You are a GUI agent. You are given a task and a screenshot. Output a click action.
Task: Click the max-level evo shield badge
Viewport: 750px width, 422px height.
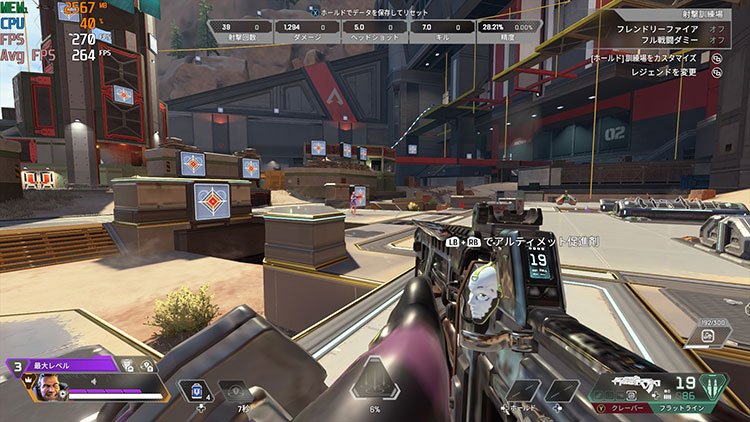(x=17, y=366)
